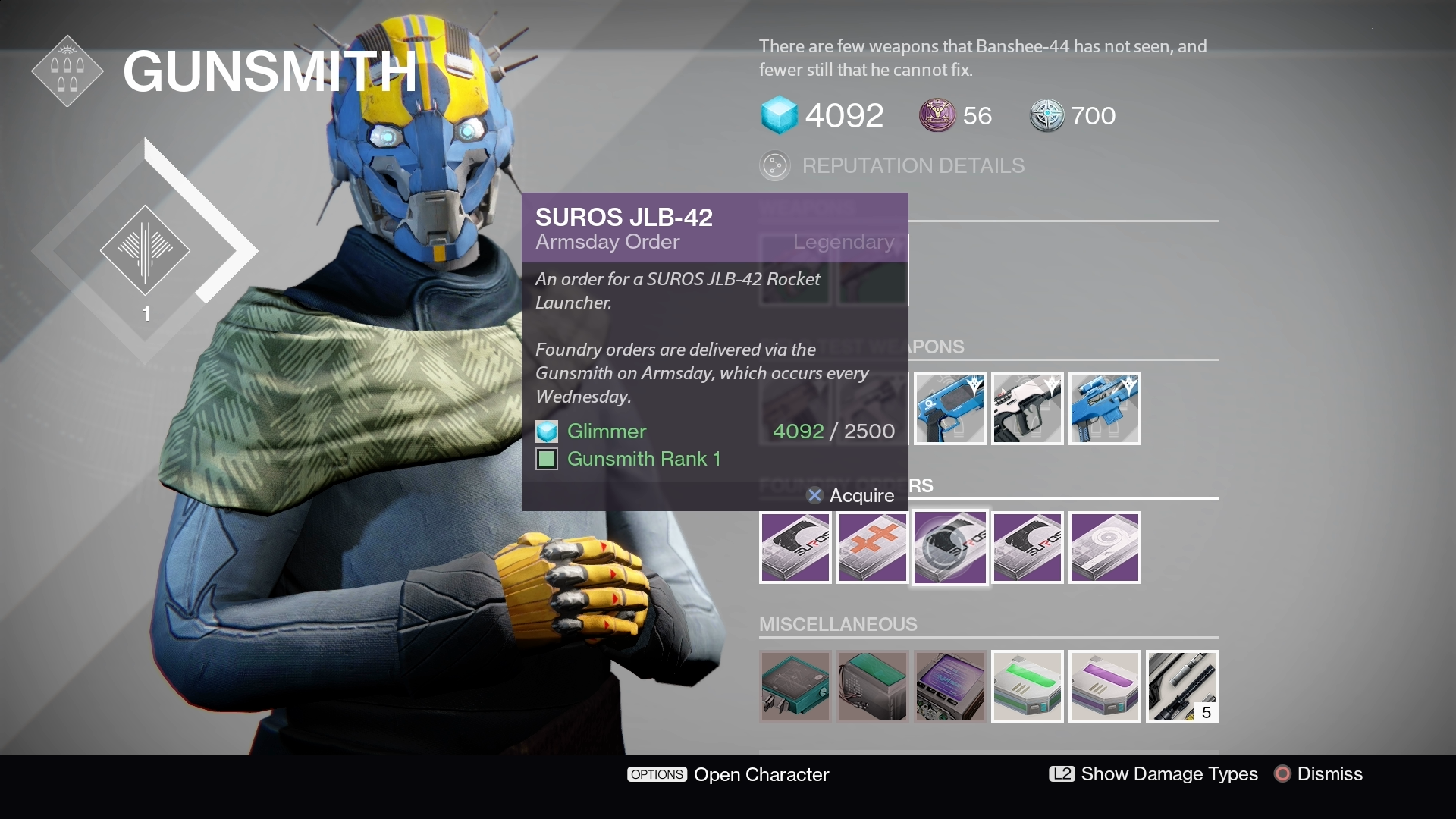This screenshot has height=819, width=1456.
Task: Show Damage Types
Action: (1153, 774)
